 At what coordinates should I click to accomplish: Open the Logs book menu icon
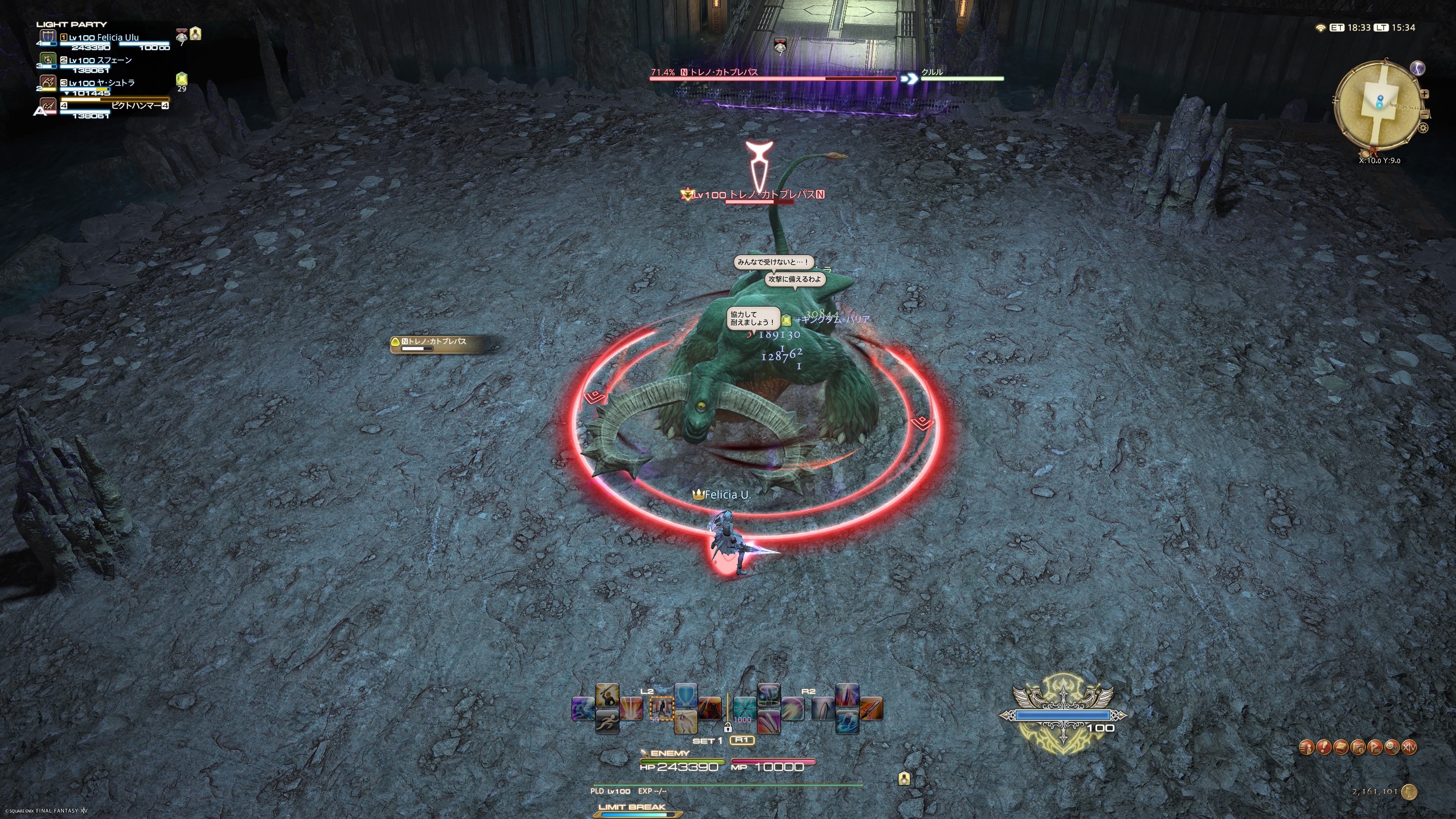pos(1341,747)
